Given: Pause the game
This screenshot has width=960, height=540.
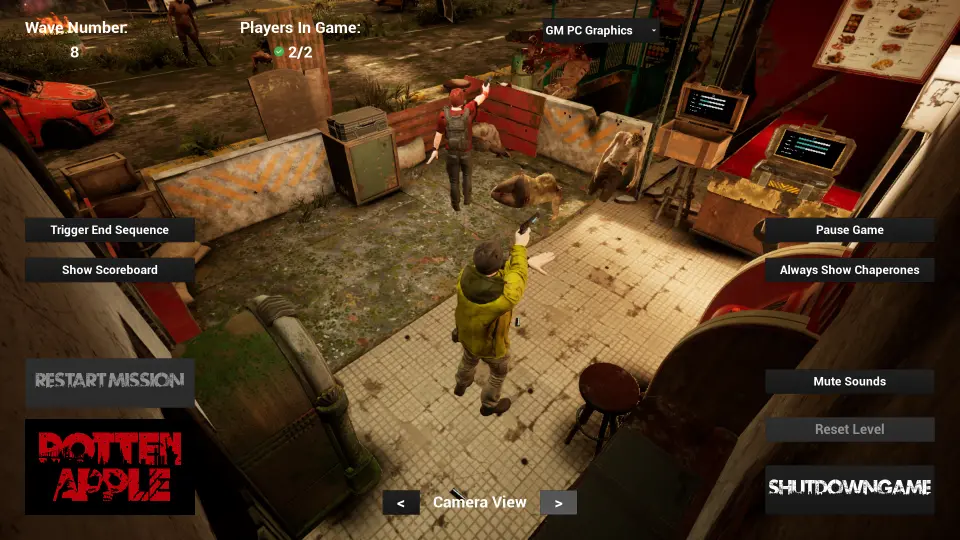Looking at the screenshot, I should [x=849, y=230].
